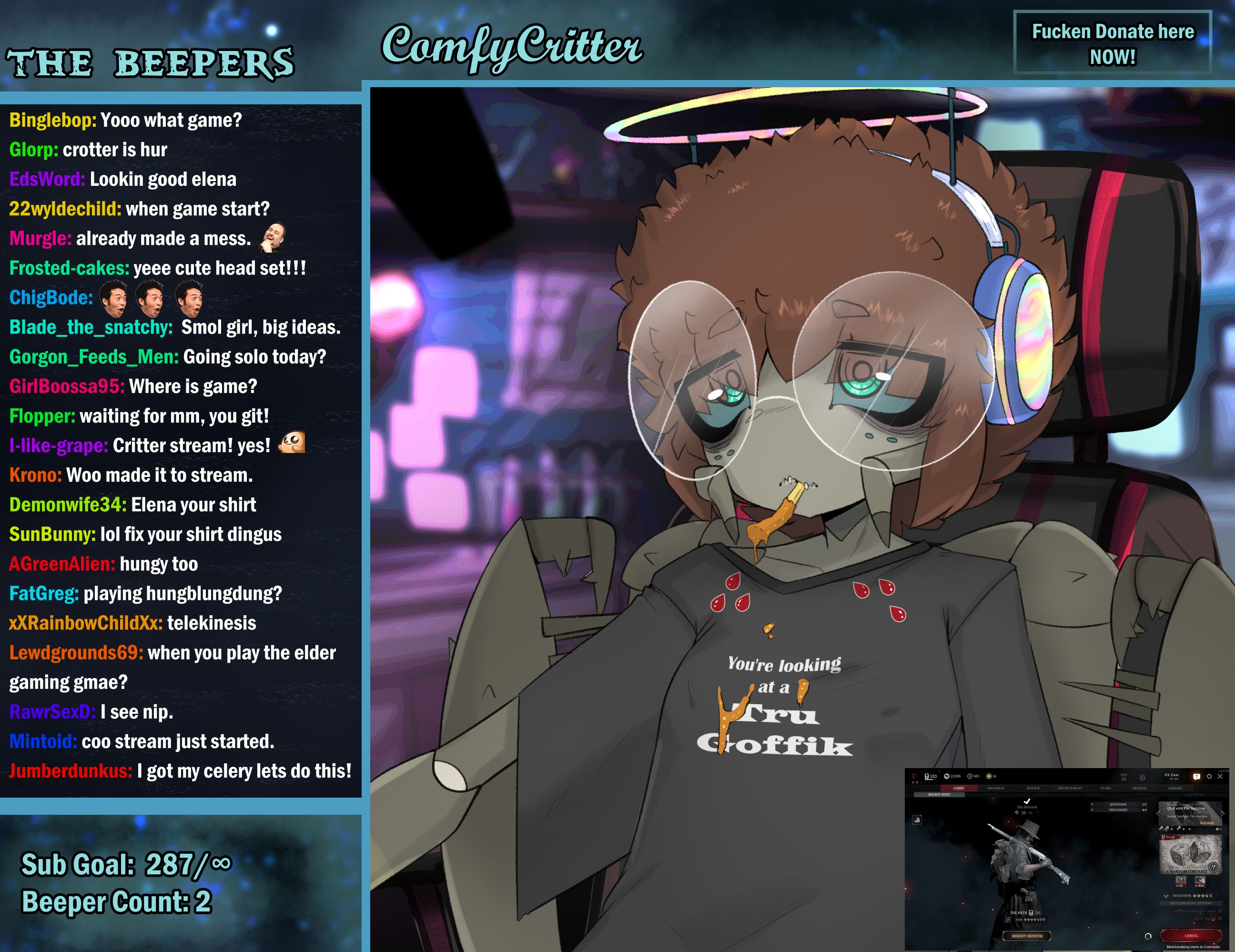Choose the Bounty Hunt sub-tab
Image resolution: width=1235 pixels, height=952 pixels.
click(x=939, y=794)
